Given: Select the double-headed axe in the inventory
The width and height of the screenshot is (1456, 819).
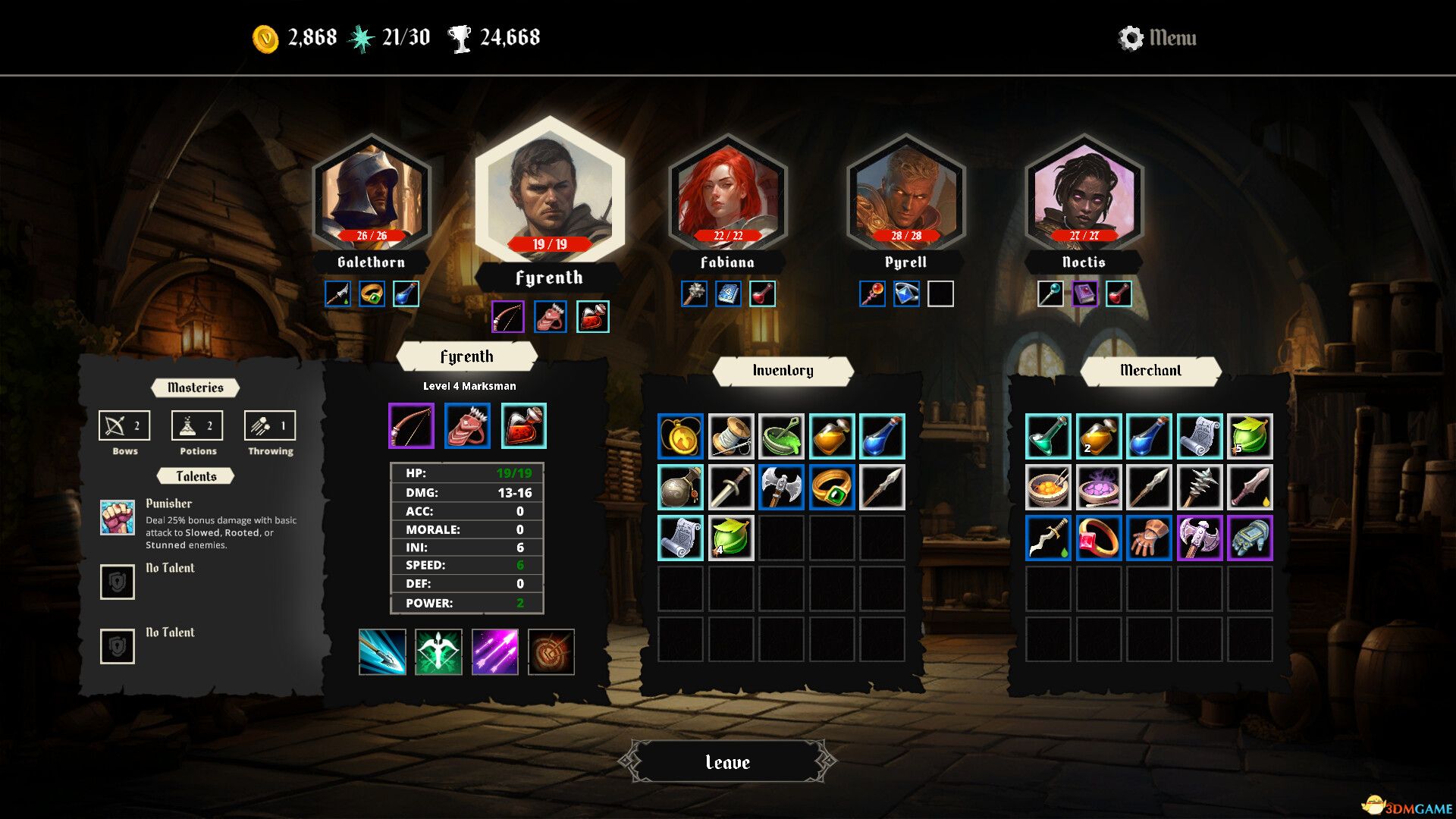Looking at the screenshot, I should pyautogui.click(x=782, y=487).
